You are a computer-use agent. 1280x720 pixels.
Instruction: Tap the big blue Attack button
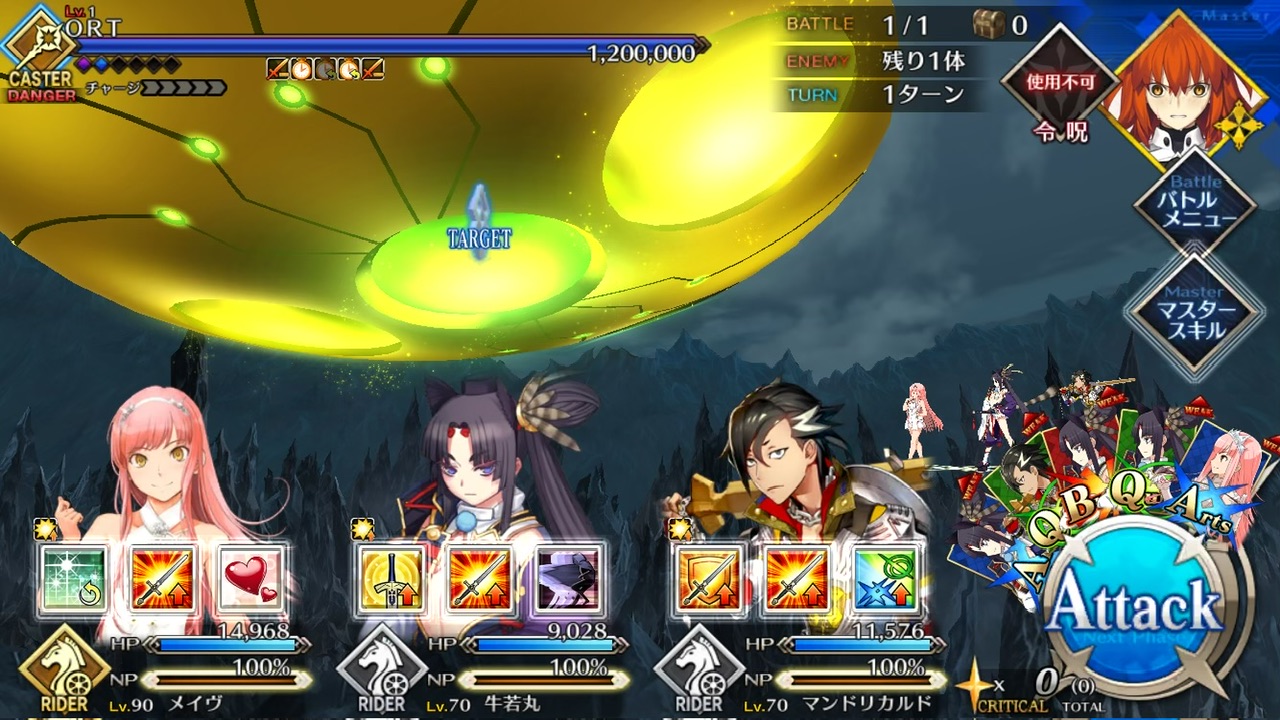[1137, 607]
